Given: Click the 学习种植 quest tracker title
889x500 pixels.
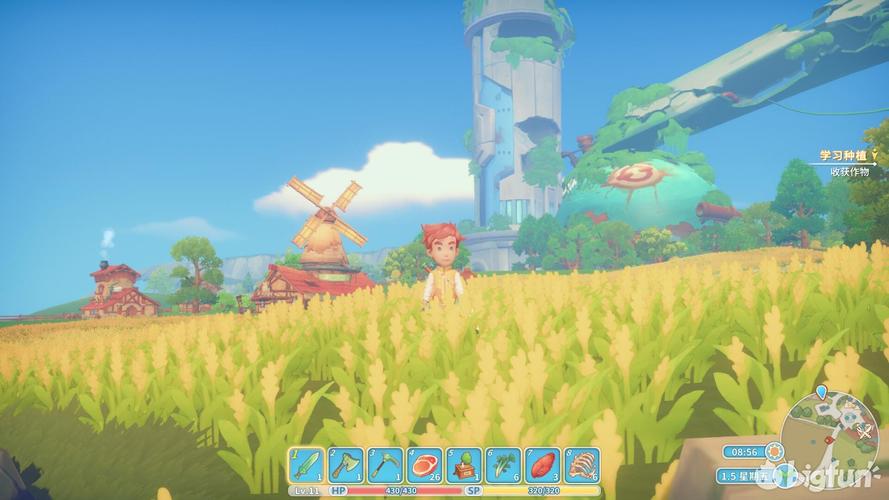Looking at the screenshot, I should (x=839, y=155).
